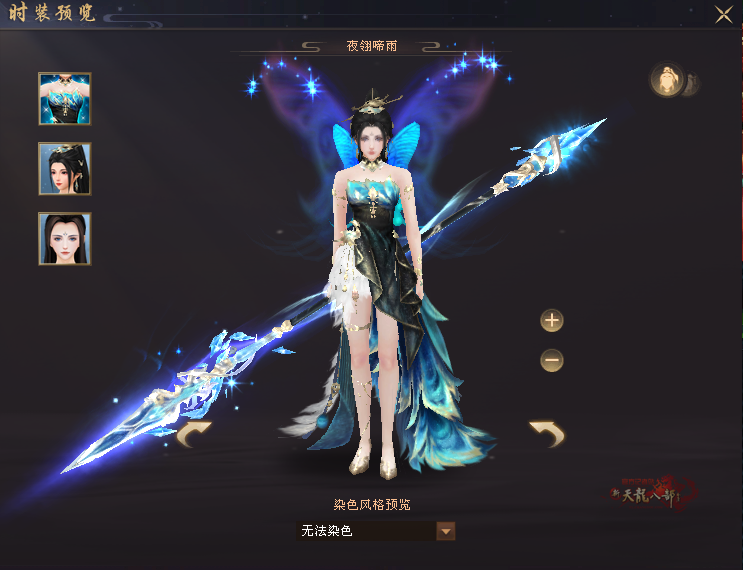
Task: Select the blue outfit thumbnail
Action: click(65, 99)
